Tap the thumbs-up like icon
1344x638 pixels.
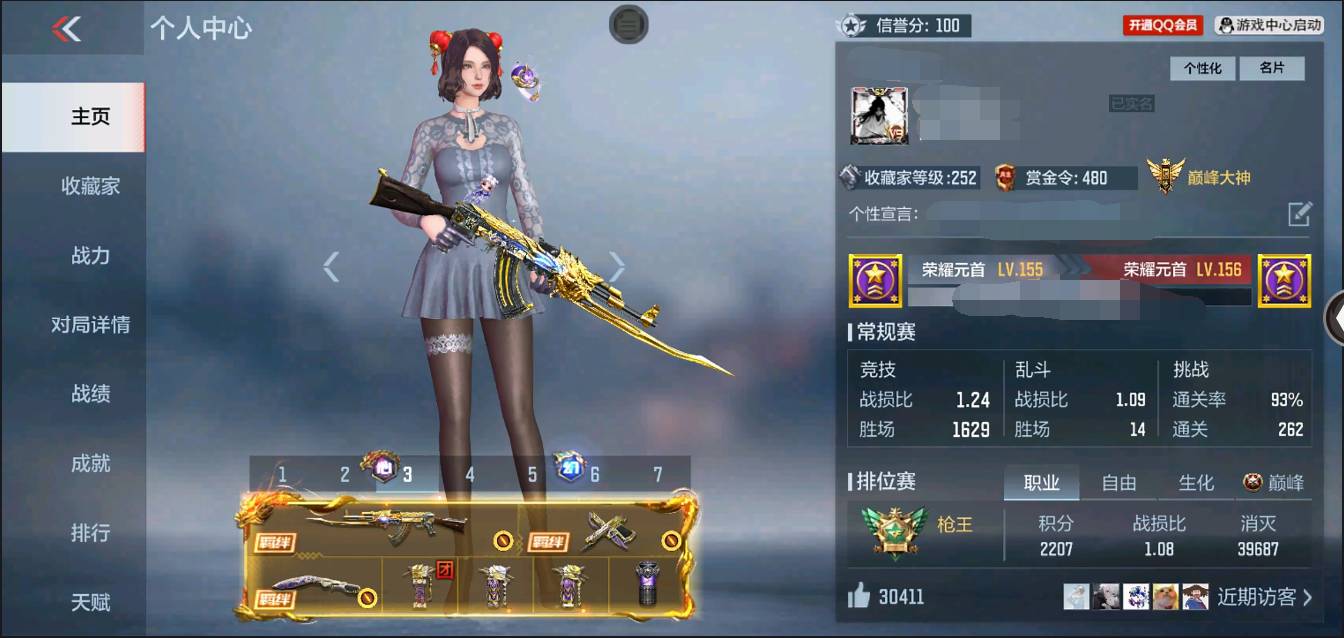(x=859, y=597)
